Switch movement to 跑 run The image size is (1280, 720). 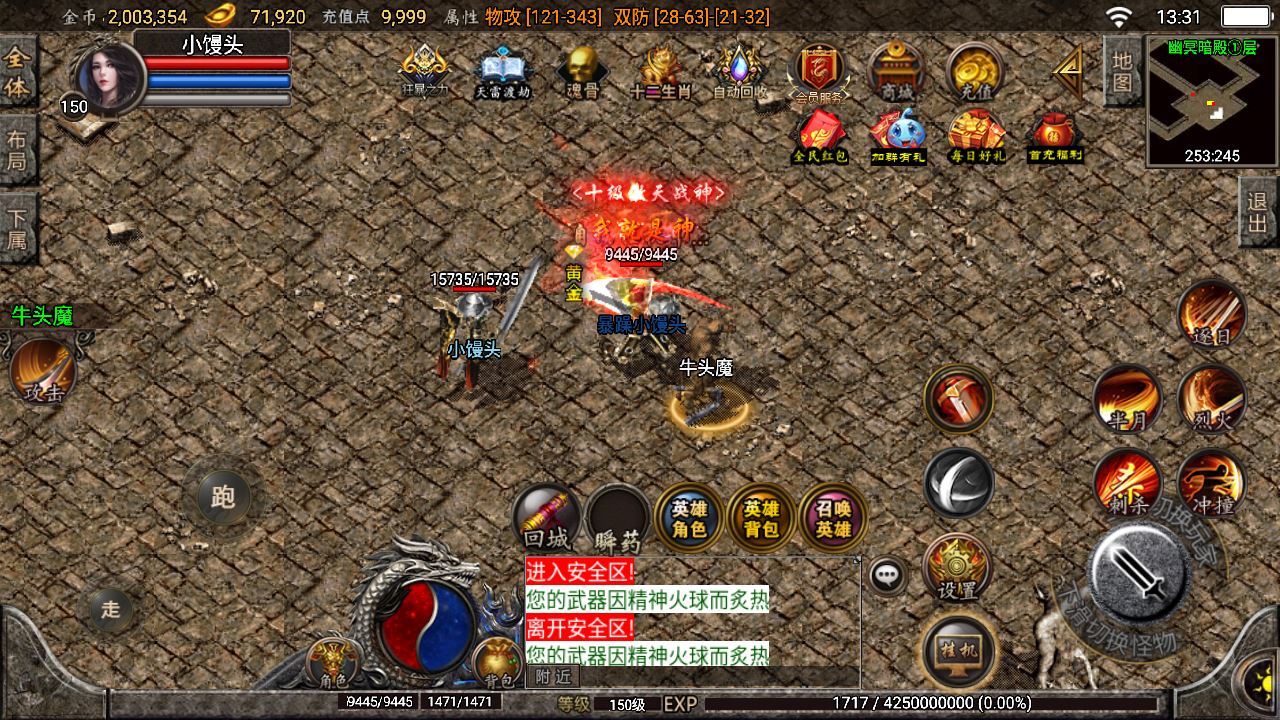(x=223, y=497)
